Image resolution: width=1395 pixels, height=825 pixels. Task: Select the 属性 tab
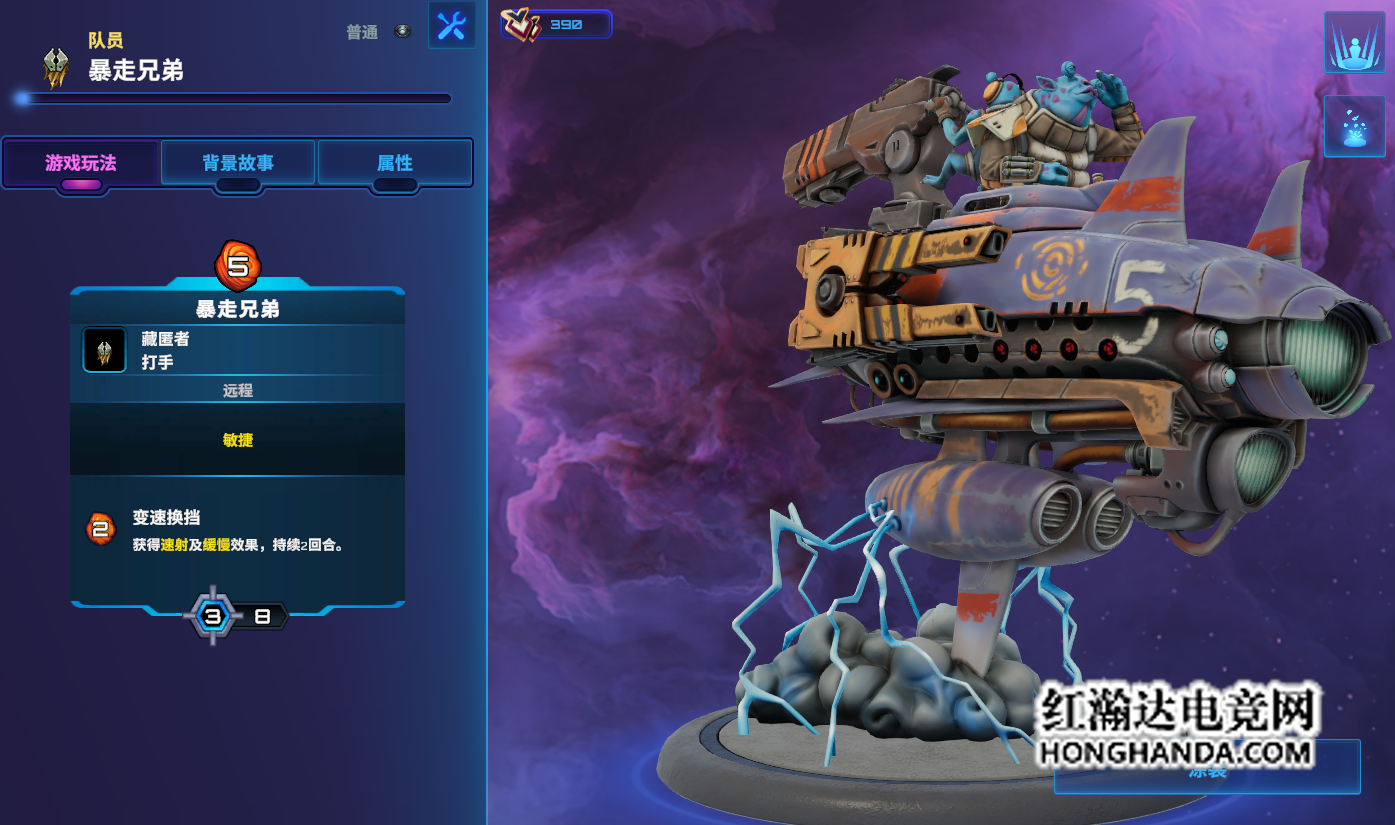(395, 163)
